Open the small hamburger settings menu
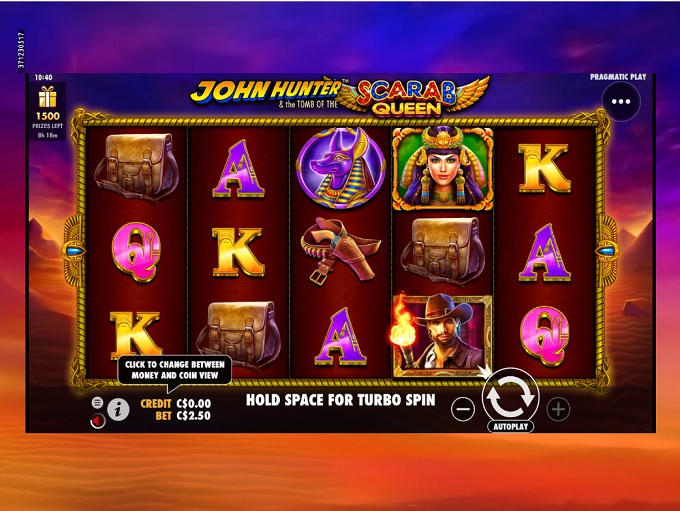680x511 pixels. pyautogui.click(x=97, y=402)
